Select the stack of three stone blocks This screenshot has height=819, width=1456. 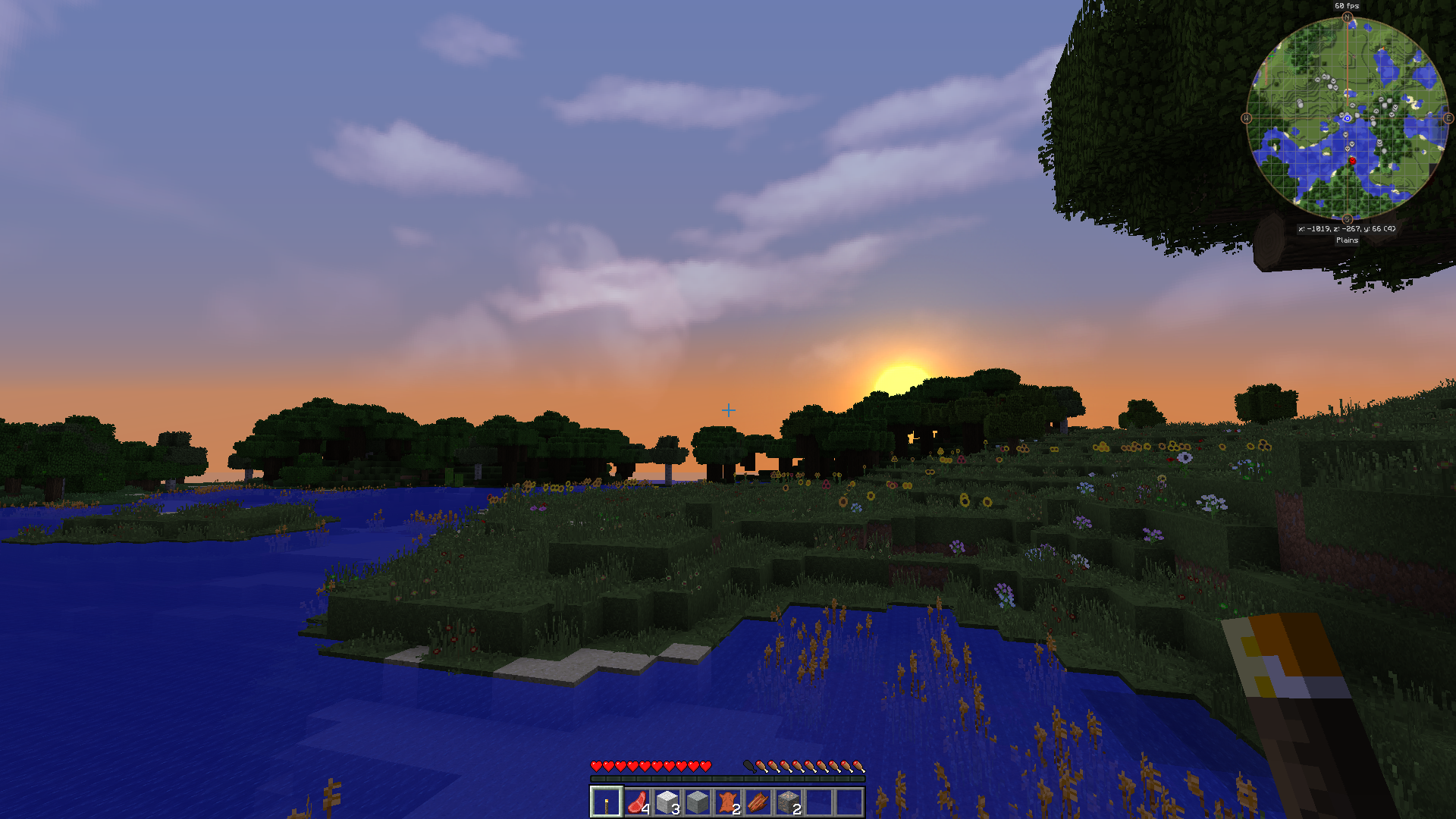667,801
